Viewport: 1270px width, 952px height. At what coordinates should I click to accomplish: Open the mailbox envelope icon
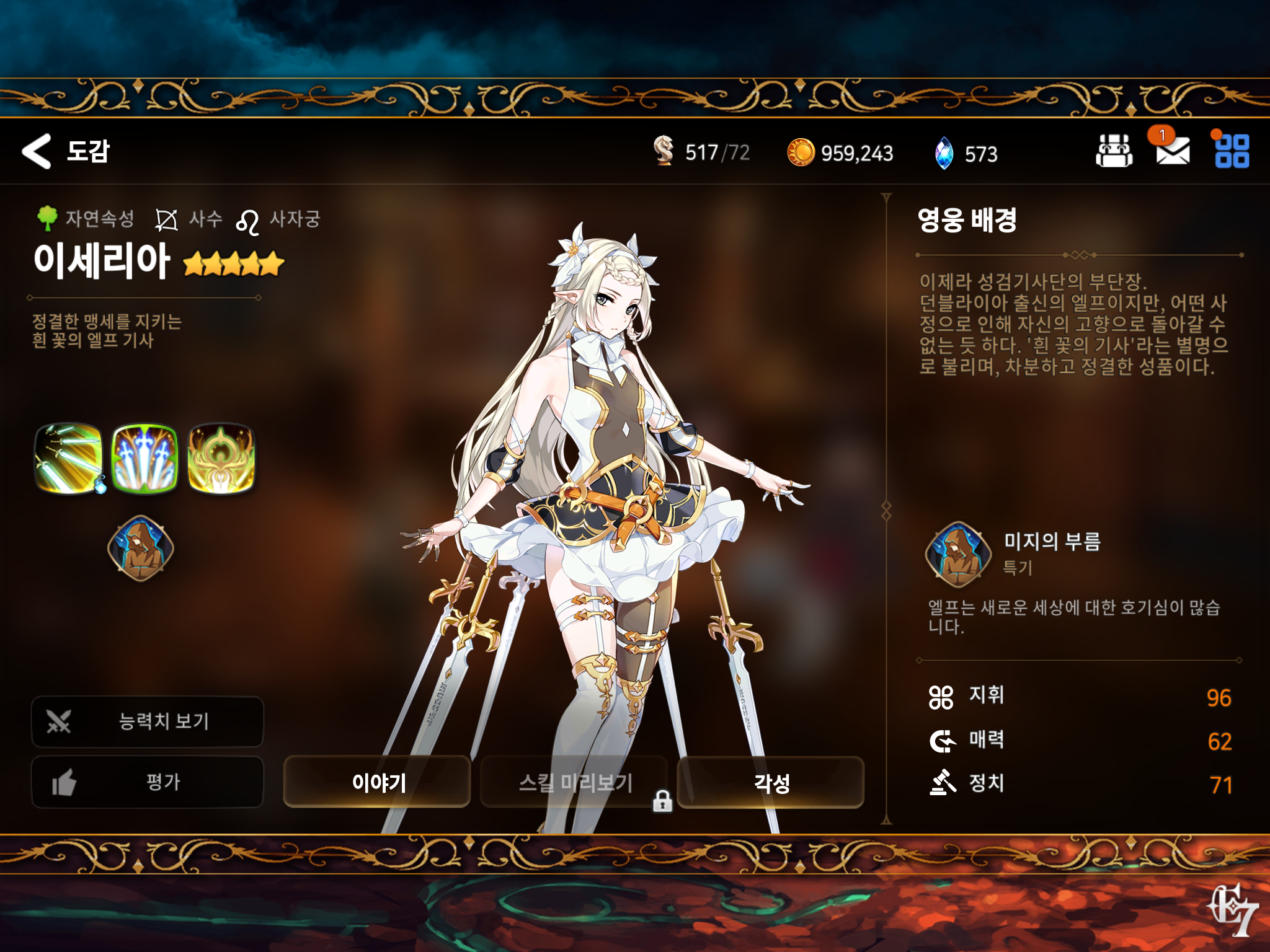[x=1172, y=151]
